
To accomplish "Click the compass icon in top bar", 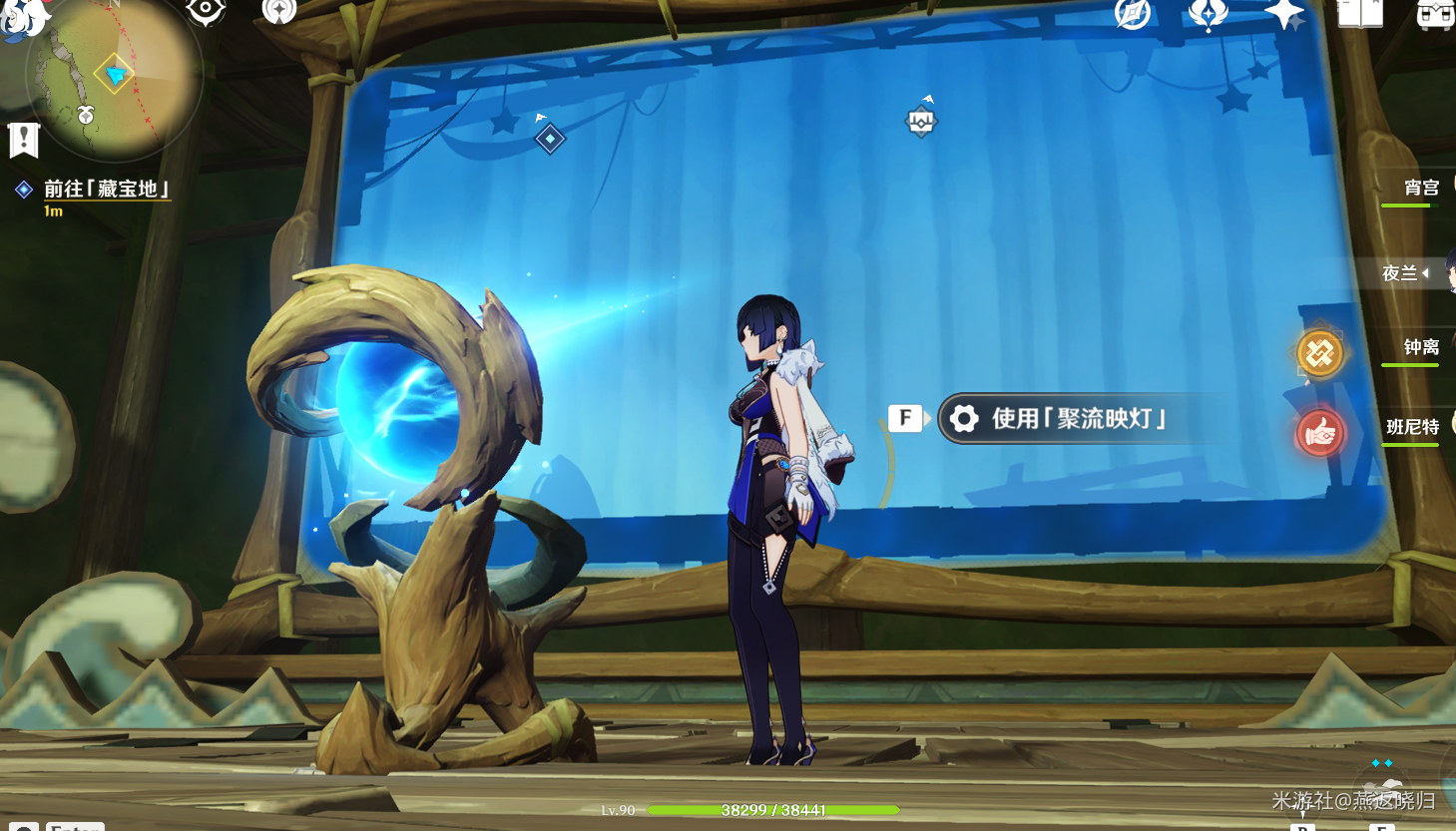I will coord(1133,13).
